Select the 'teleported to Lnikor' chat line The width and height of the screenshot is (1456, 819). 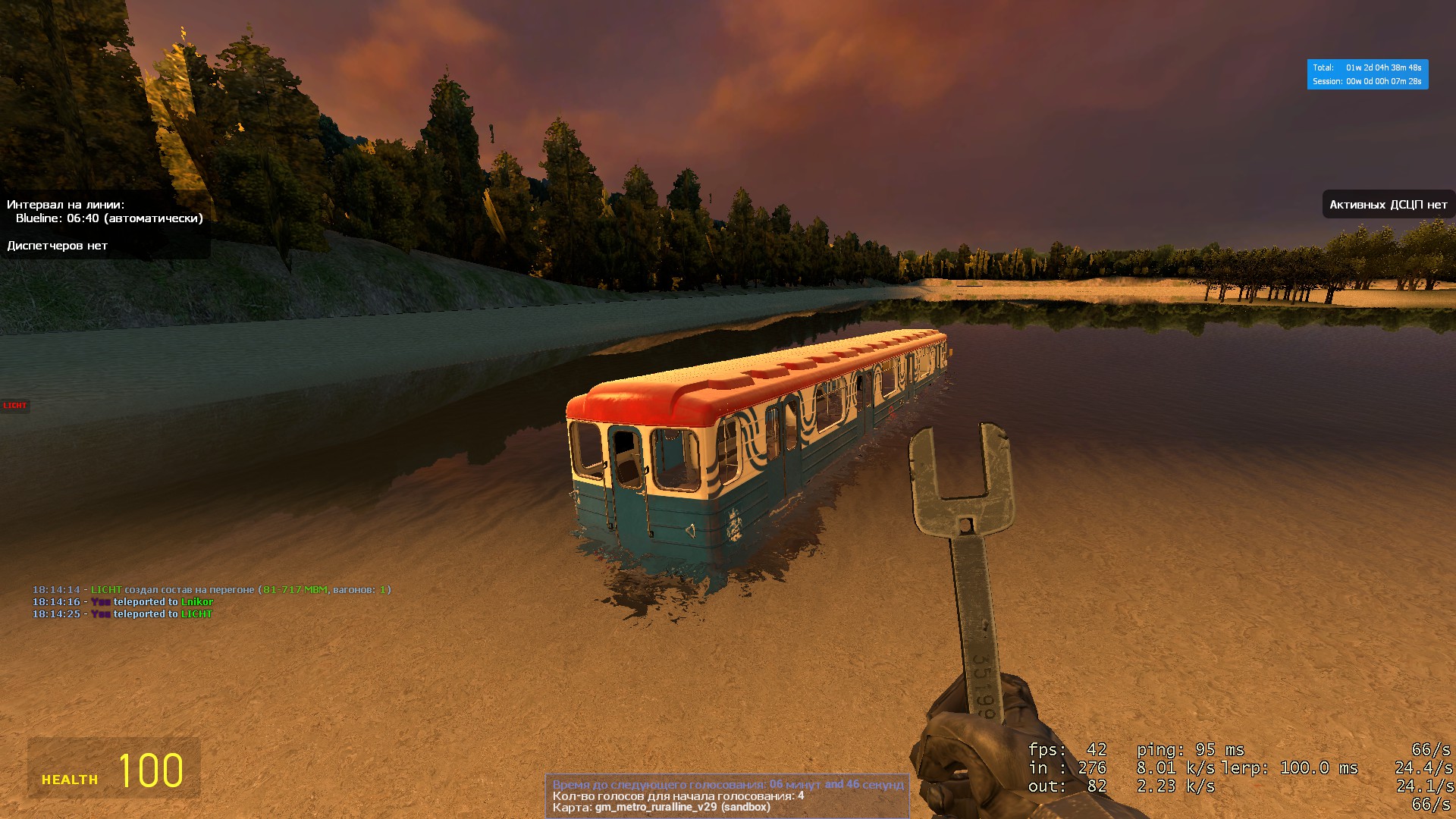click(x=123, y=601)
